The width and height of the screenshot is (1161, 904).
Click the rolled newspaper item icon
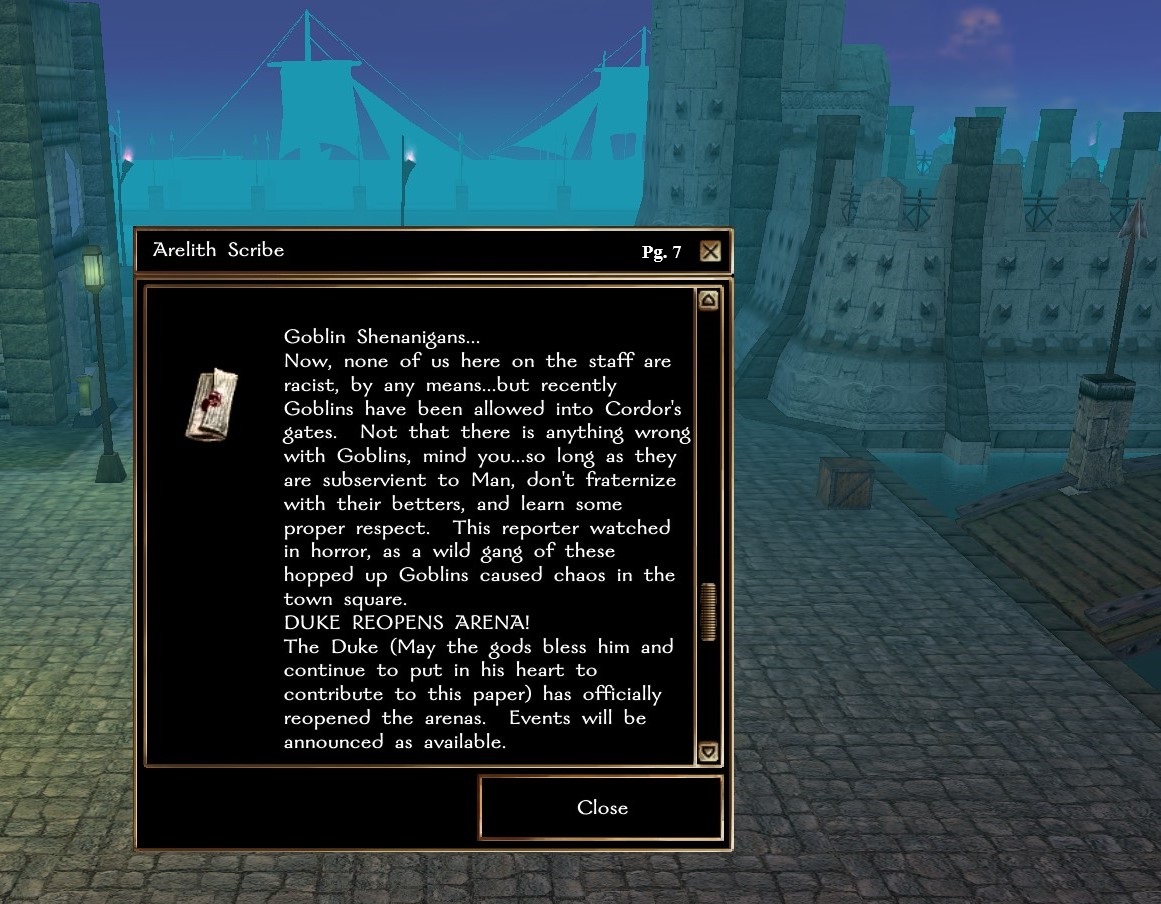tap(212, 404)
